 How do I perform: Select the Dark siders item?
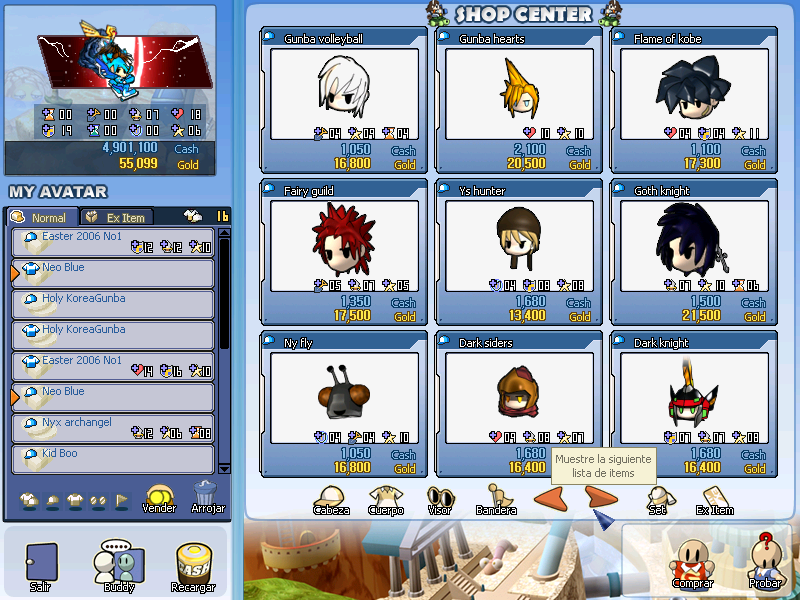(x=519, y=392)
